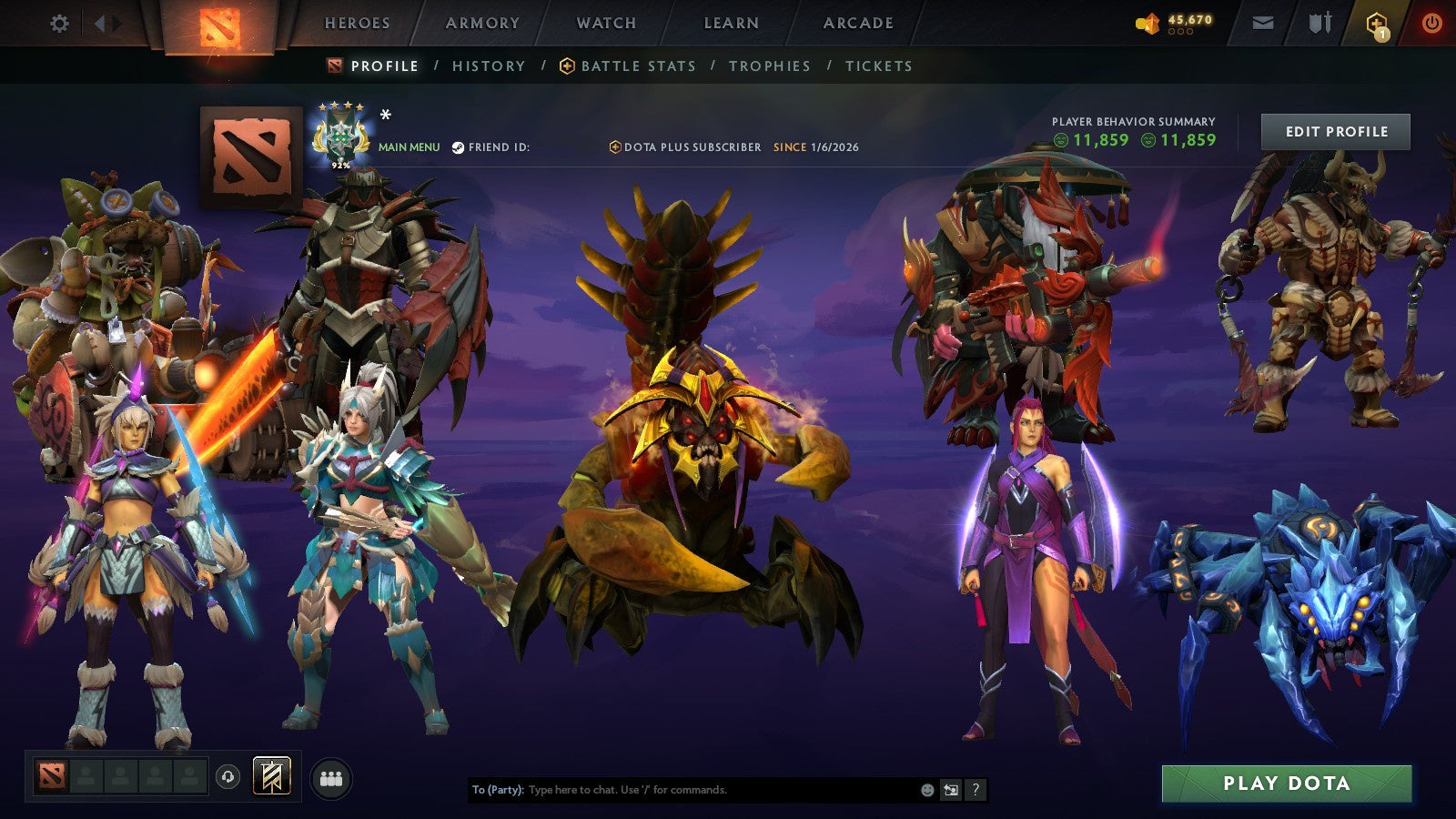Open the settings gear icon
The image size is (1456, 819).
click(60, 25)
